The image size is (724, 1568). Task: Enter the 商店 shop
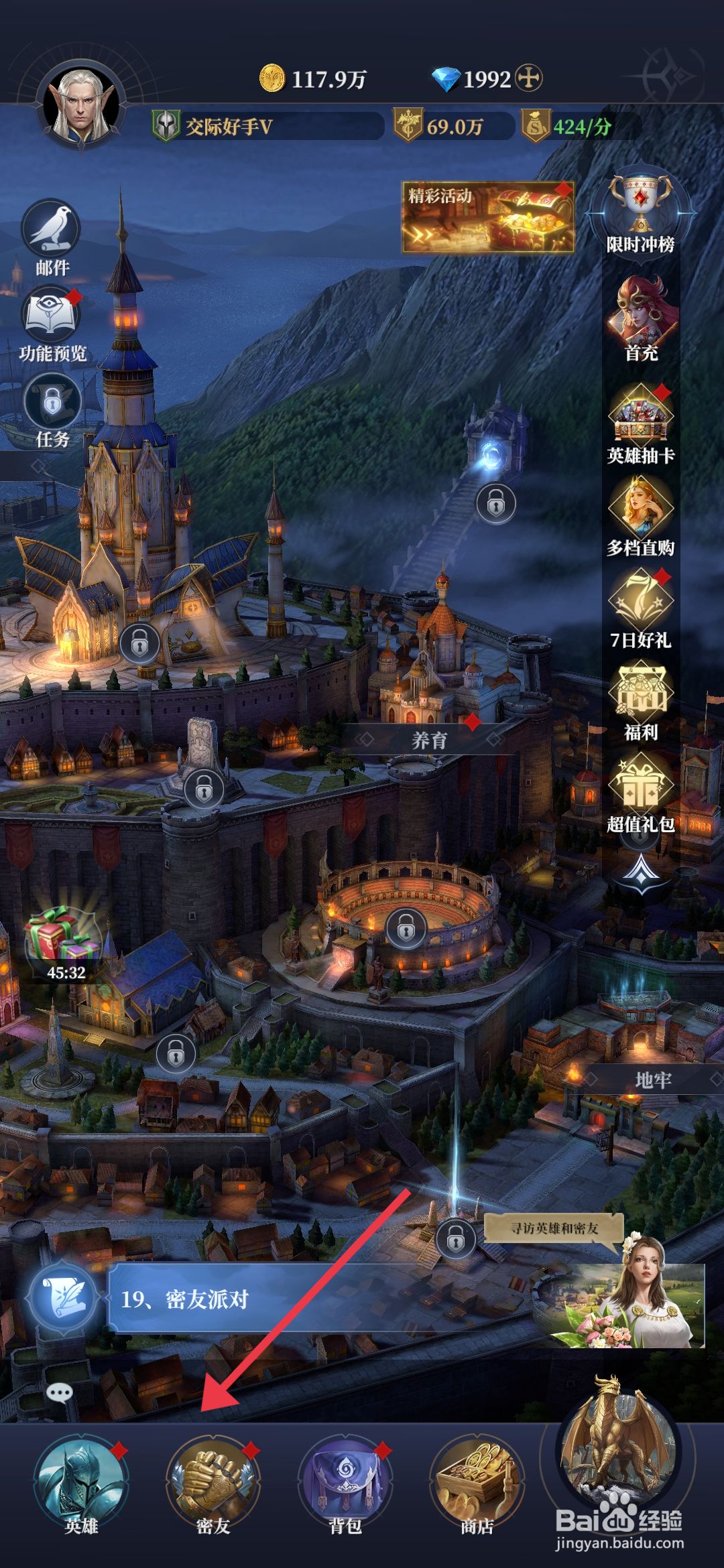(477, 1482)
